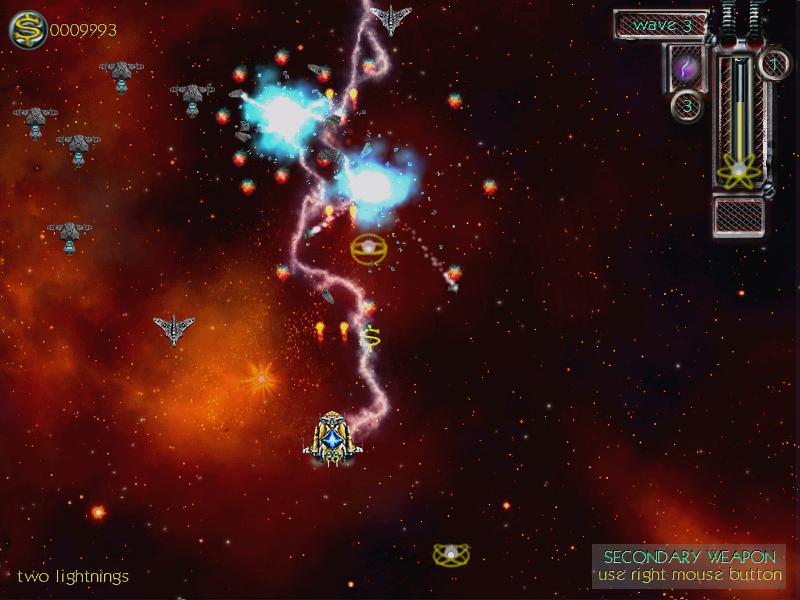Select the purple lightning weapon icon
The height and width of the screenshot is (600, 800).
coord(685,67)
